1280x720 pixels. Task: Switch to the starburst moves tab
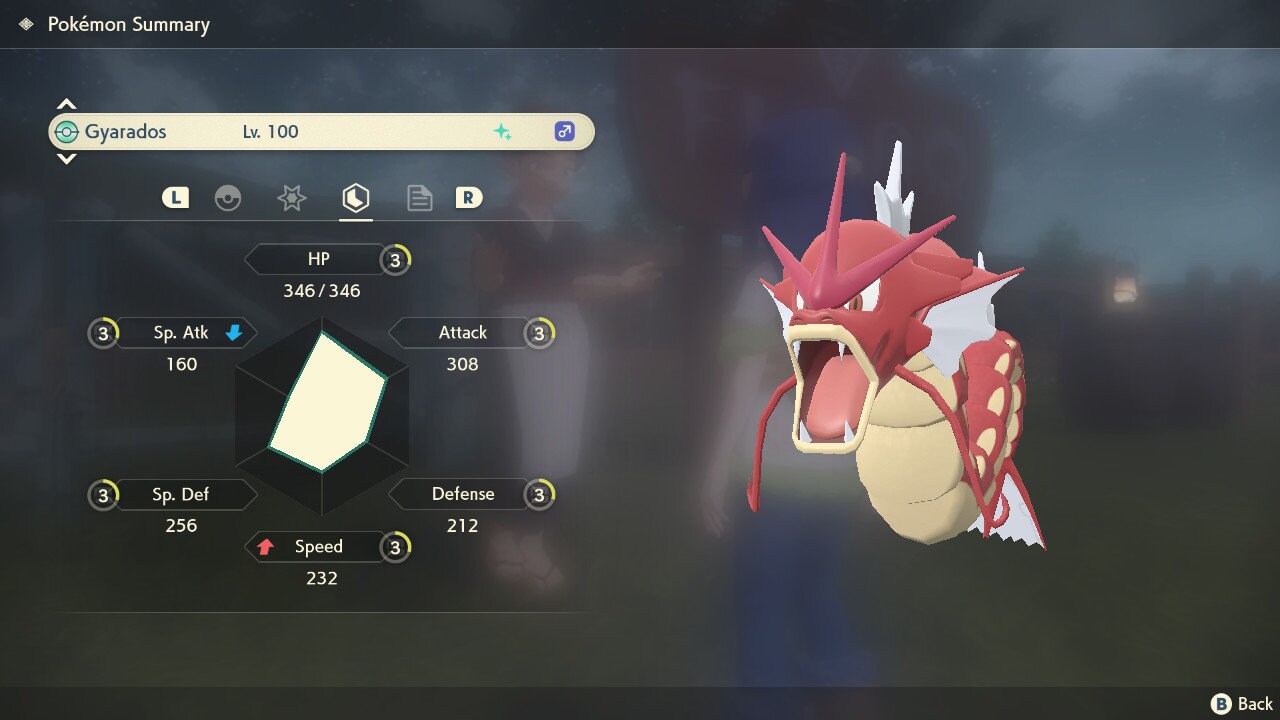tap(291, 198)
